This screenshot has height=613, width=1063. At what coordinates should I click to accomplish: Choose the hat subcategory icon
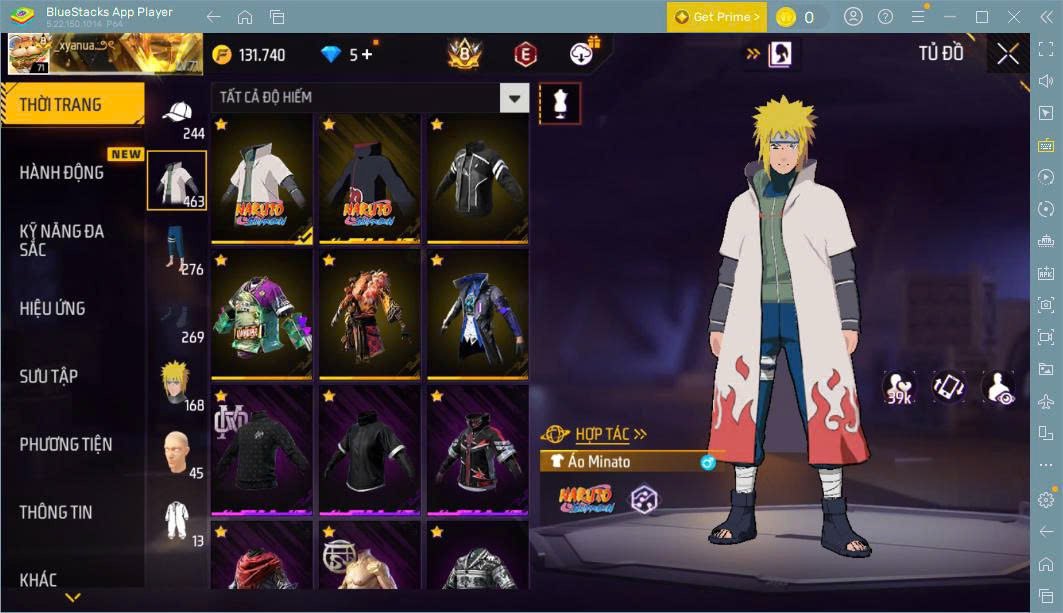pos(177,113)
